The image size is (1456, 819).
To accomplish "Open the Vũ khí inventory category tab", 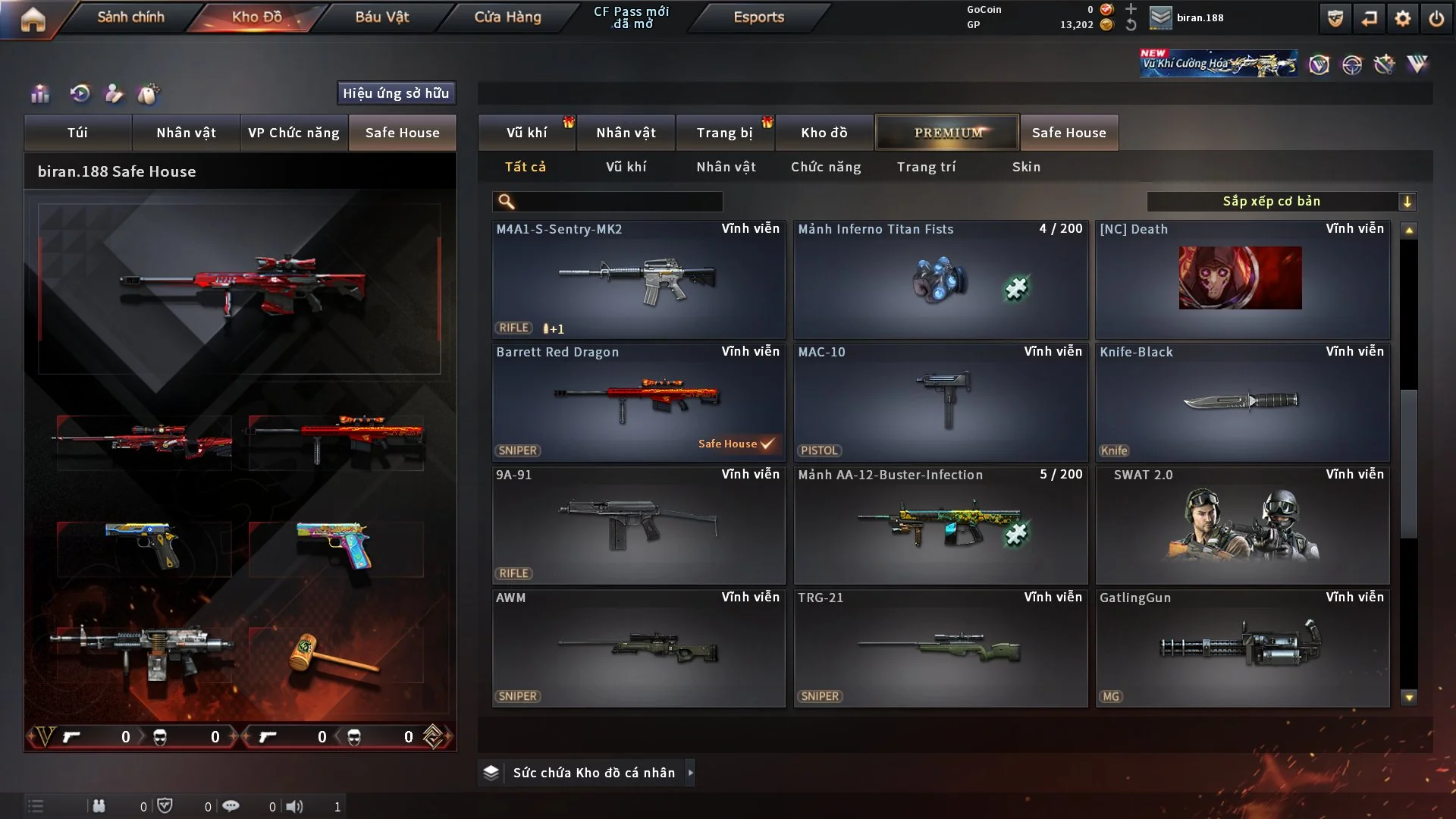I will click(526, 133).
